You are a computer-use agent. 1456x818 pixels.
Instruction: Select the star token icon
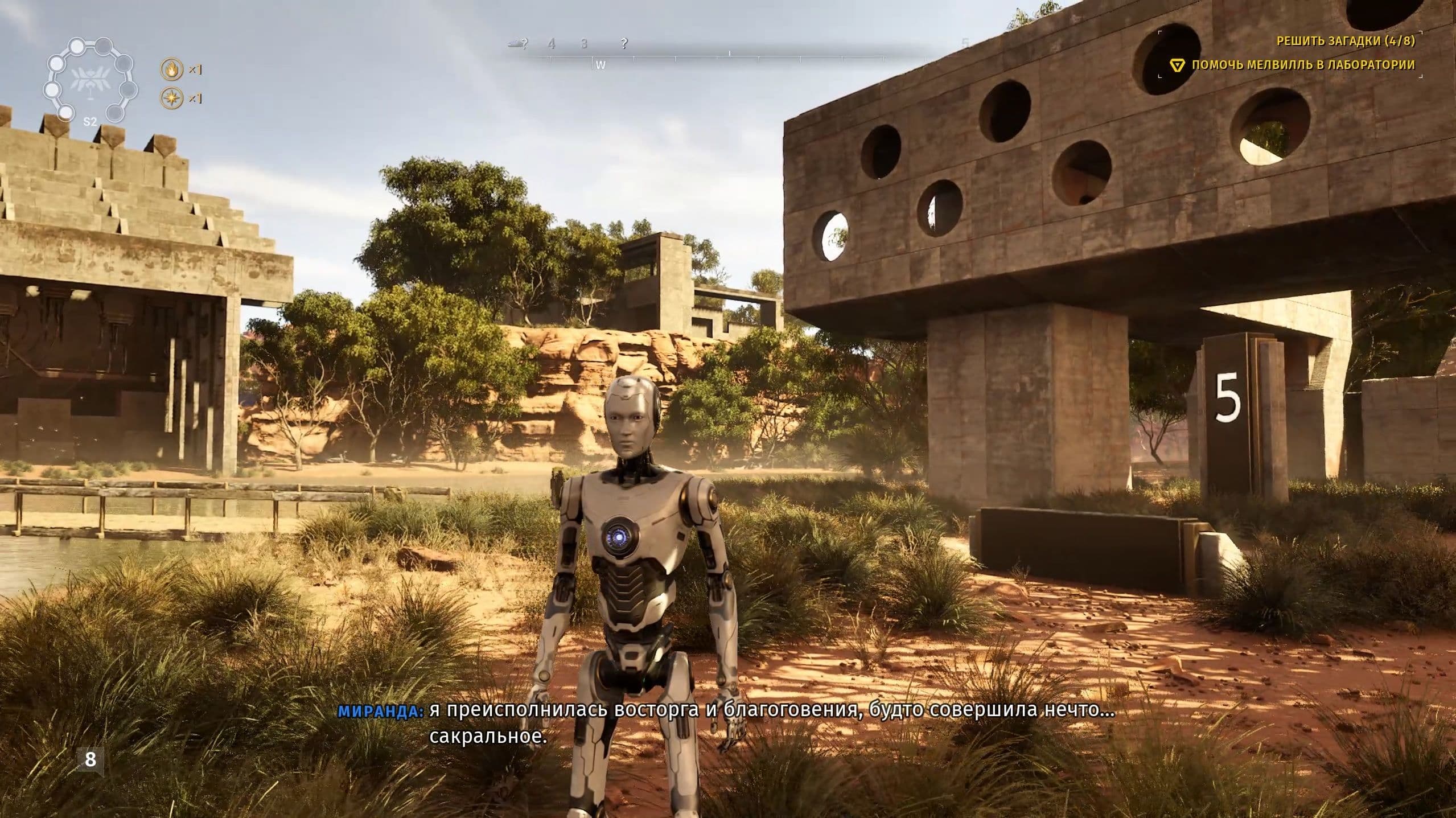click(170, 98)
